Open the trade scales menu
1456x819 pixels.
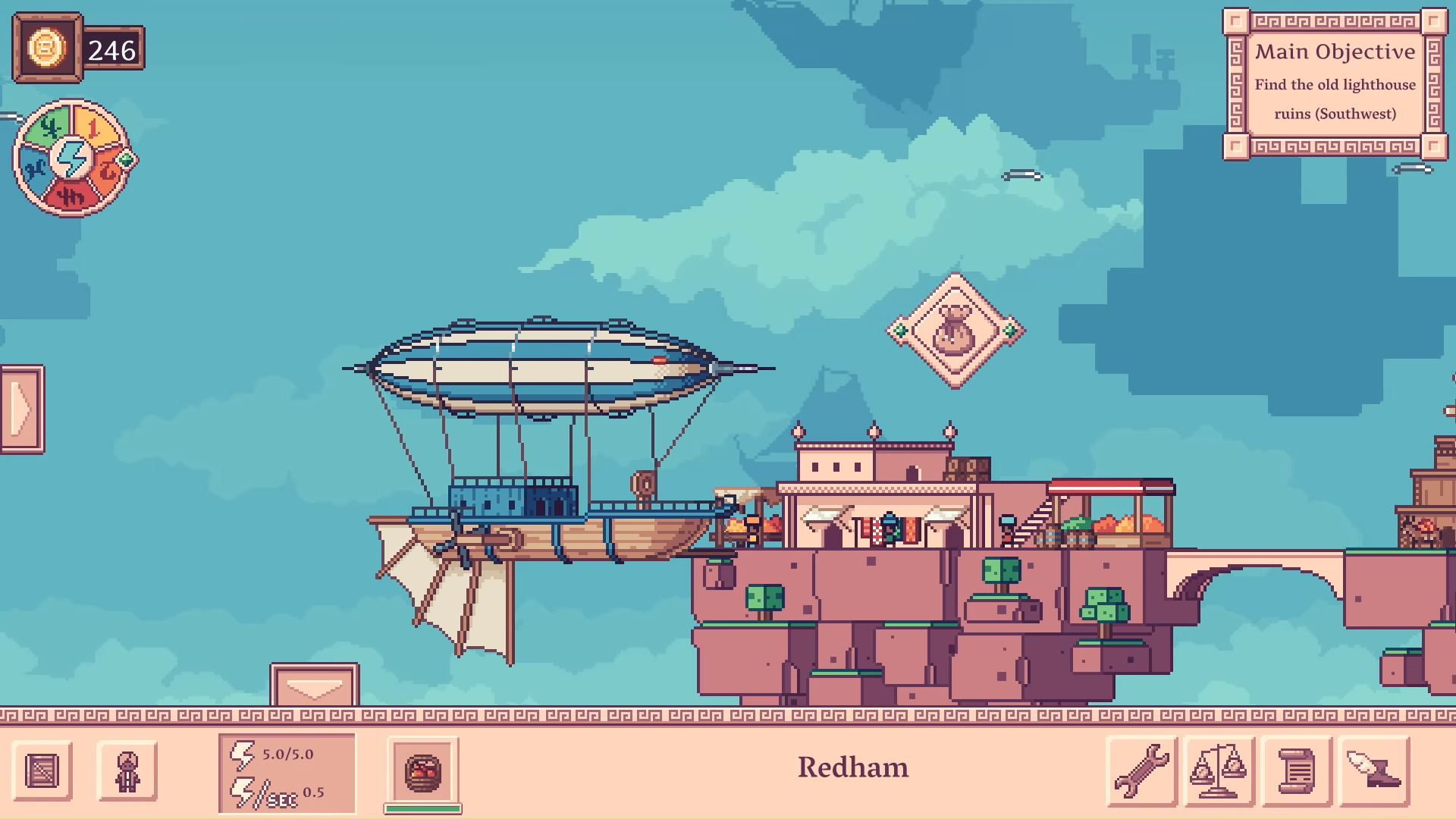pos(1219,770)
